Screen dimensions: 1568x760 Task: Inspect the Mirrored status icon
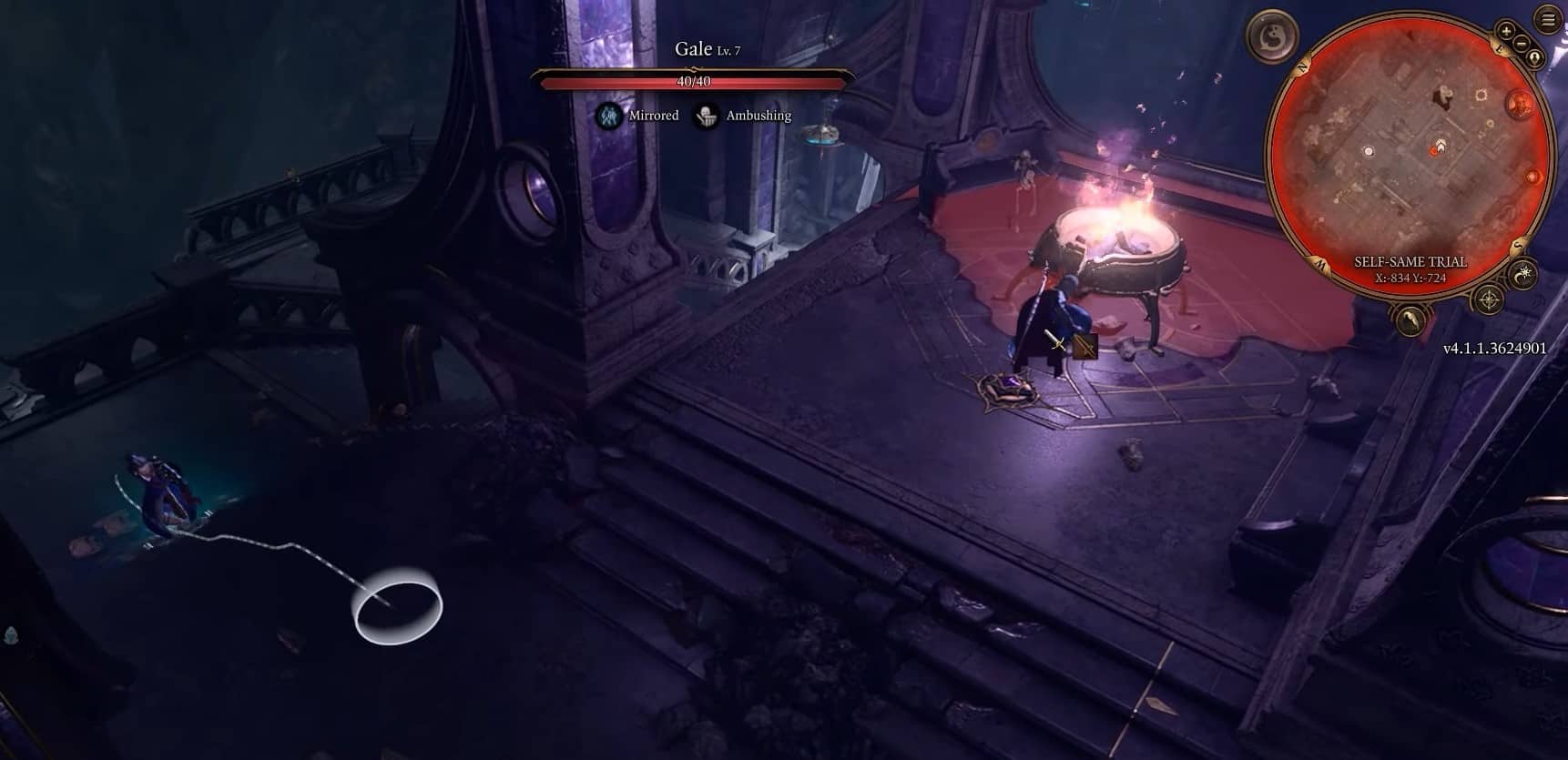pyautogui.click(x=609, y=116)
